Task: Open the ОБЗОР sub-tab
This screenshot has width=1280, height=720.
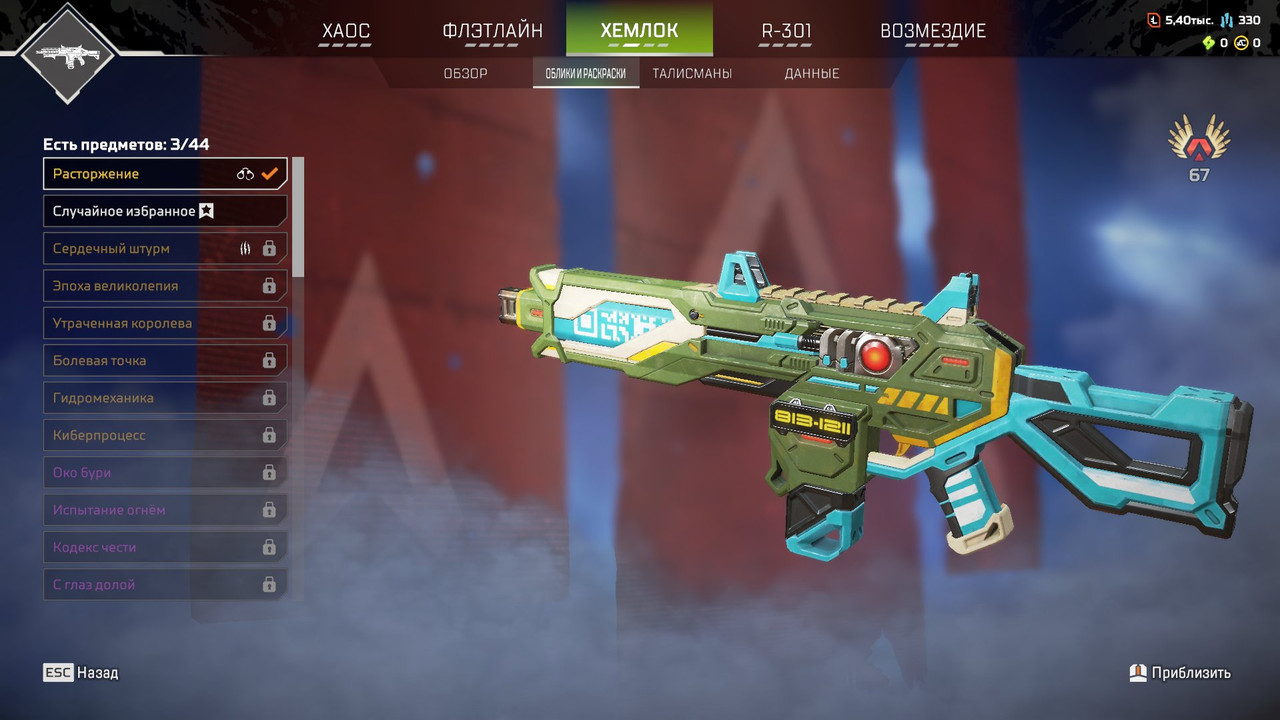Action: tap(466, 74)
